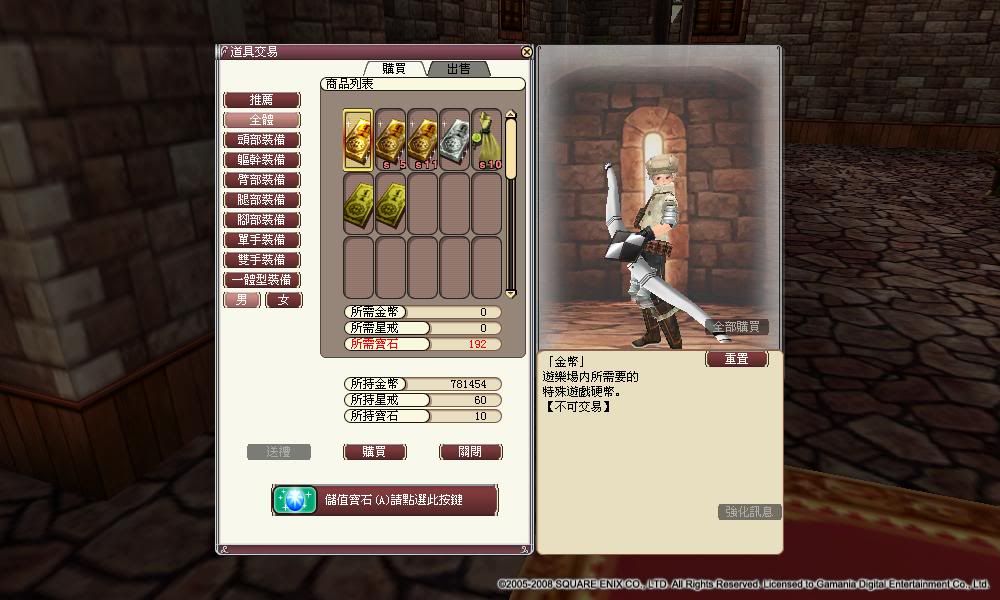
Task: Pick the green pouch item
Action: tap(487, 139)
